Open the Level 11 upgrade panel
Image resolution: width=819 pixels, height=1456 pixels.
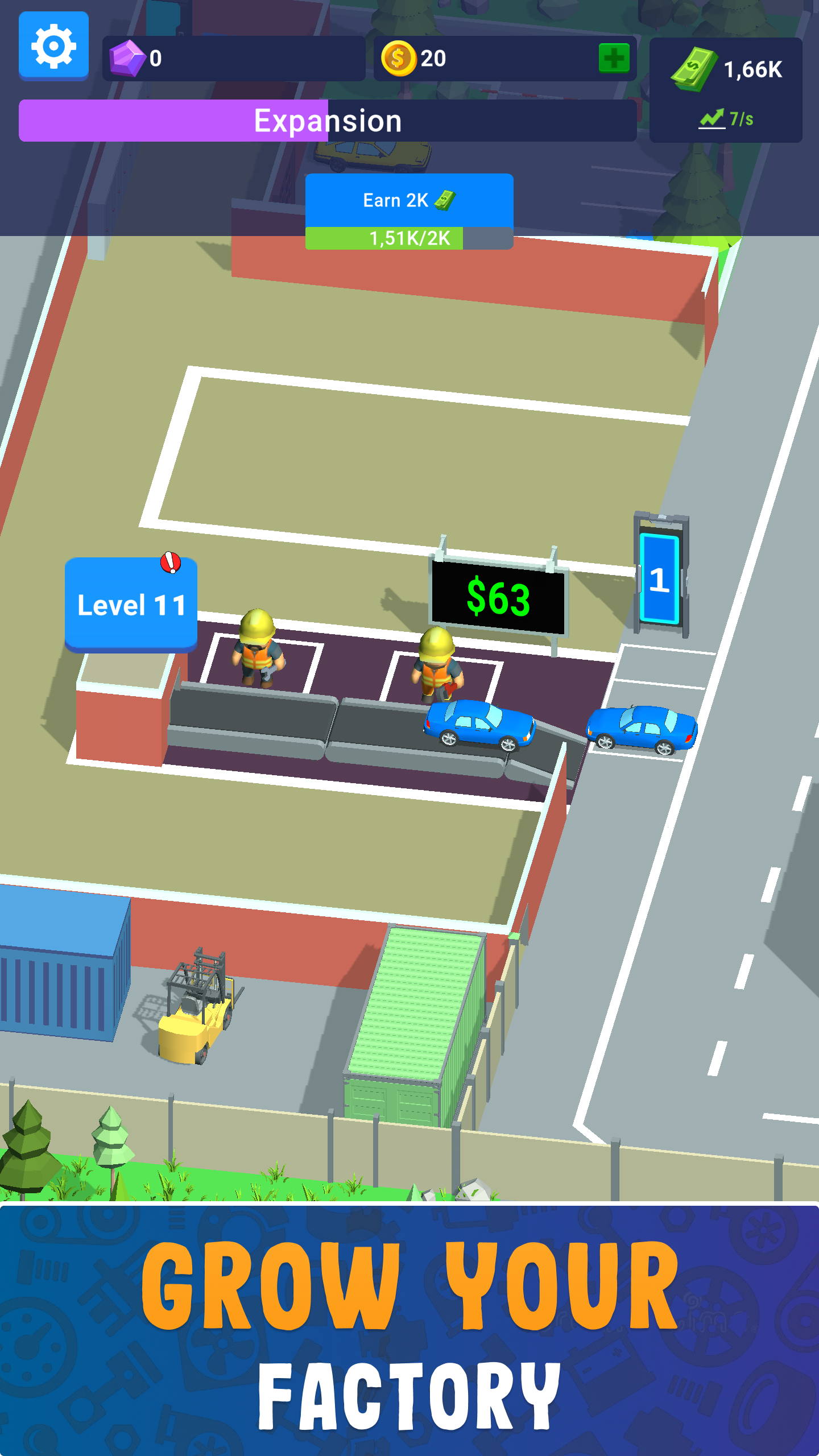(x=130, y=604)
